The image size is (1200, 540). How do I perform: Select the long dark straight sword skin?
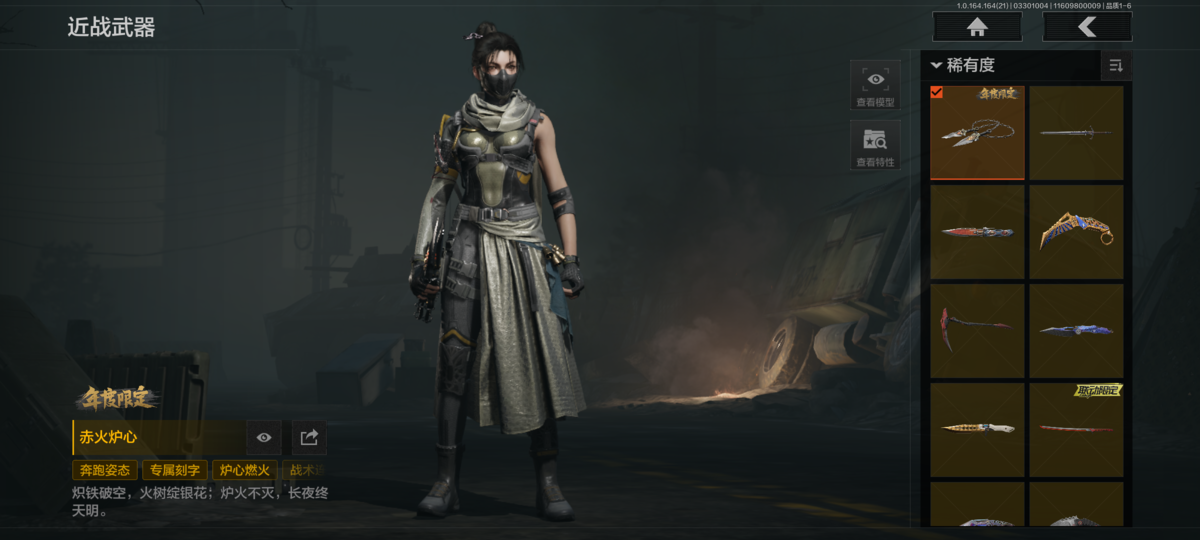[x=1076, y=133]
